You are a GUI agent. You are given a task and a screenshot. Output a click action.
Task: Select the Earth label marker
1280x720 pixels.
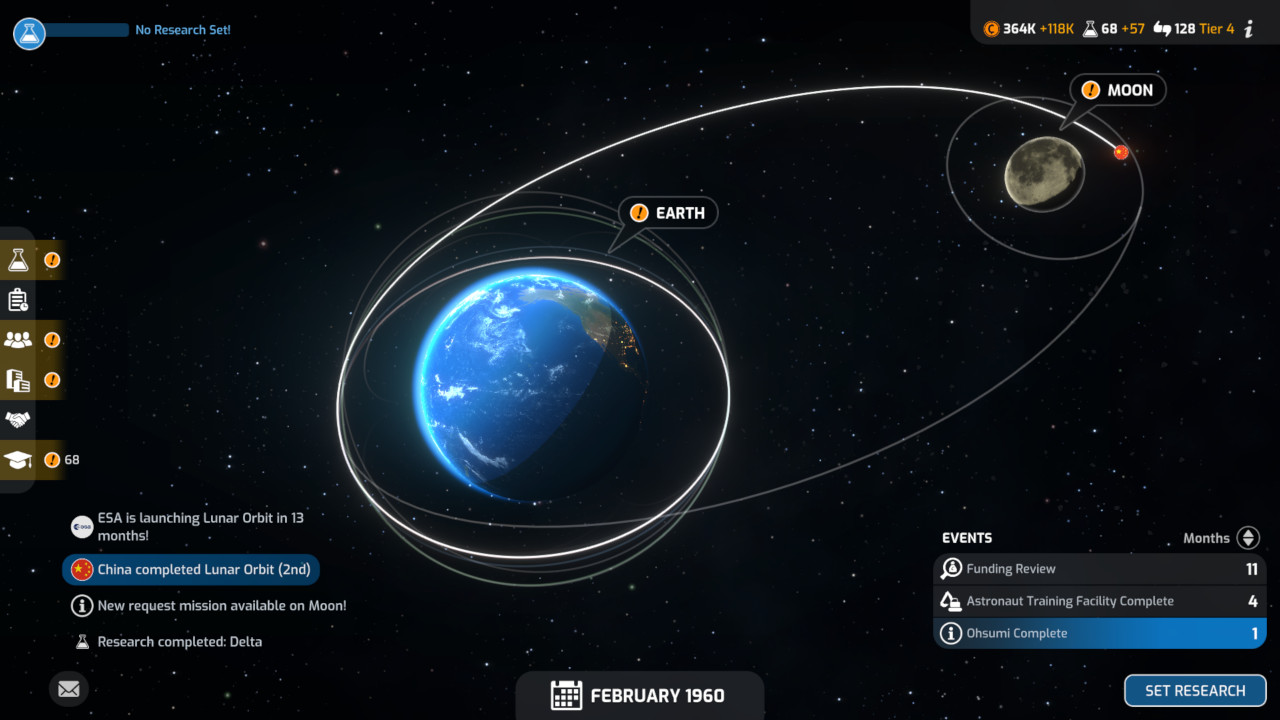[669, 213]
